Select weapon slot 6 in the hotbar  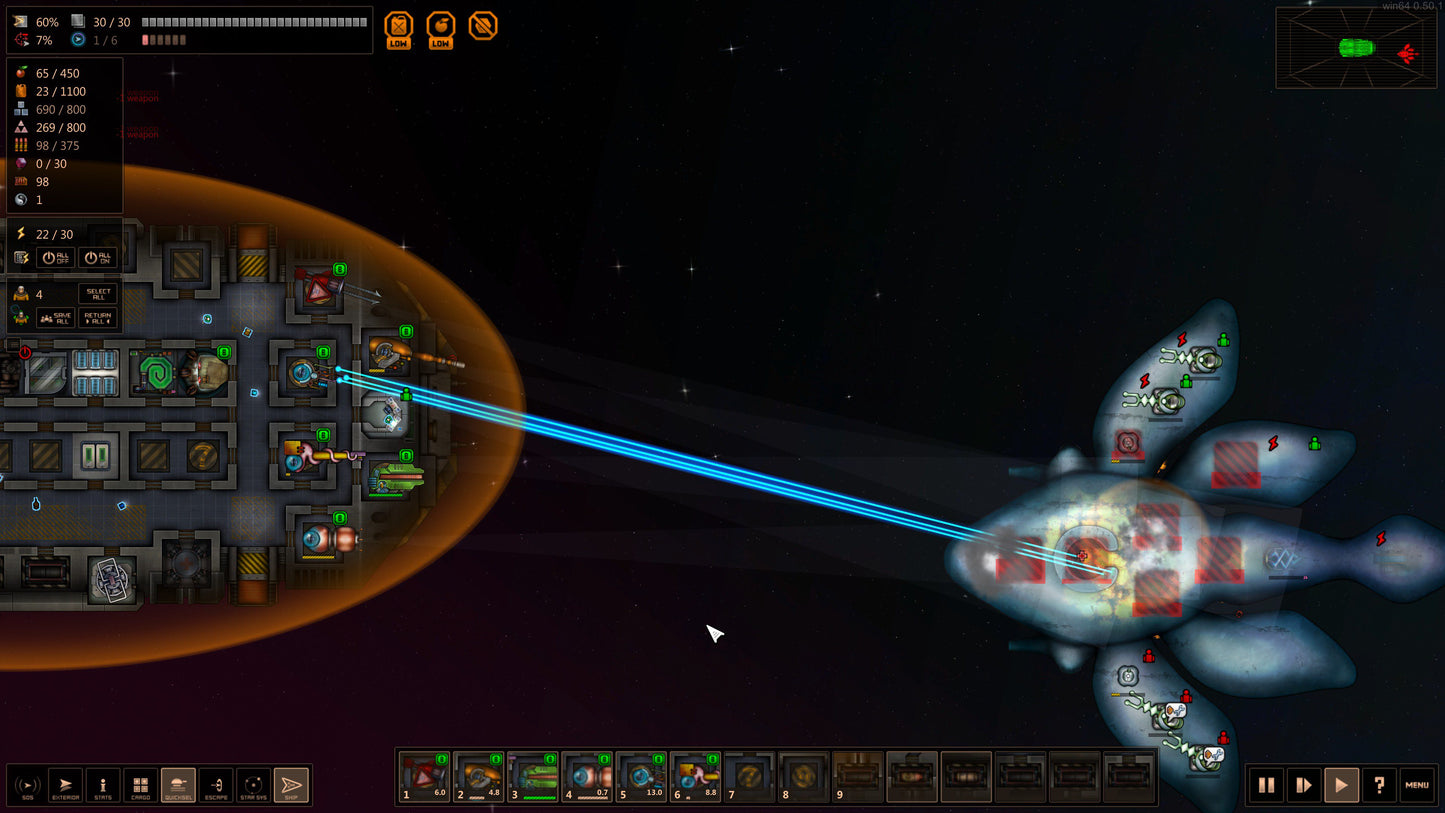694,777
